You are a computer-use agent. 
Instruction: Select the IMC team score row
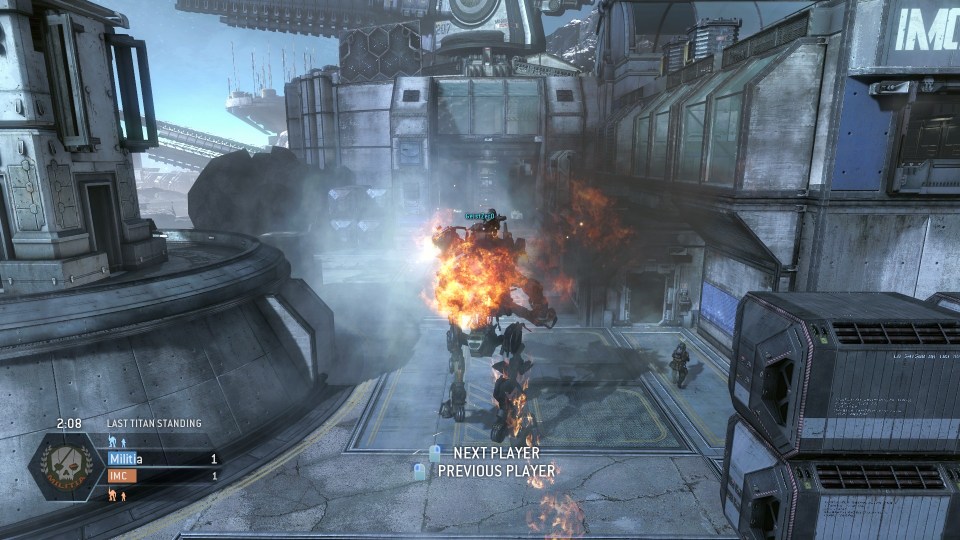click(163, 476)
